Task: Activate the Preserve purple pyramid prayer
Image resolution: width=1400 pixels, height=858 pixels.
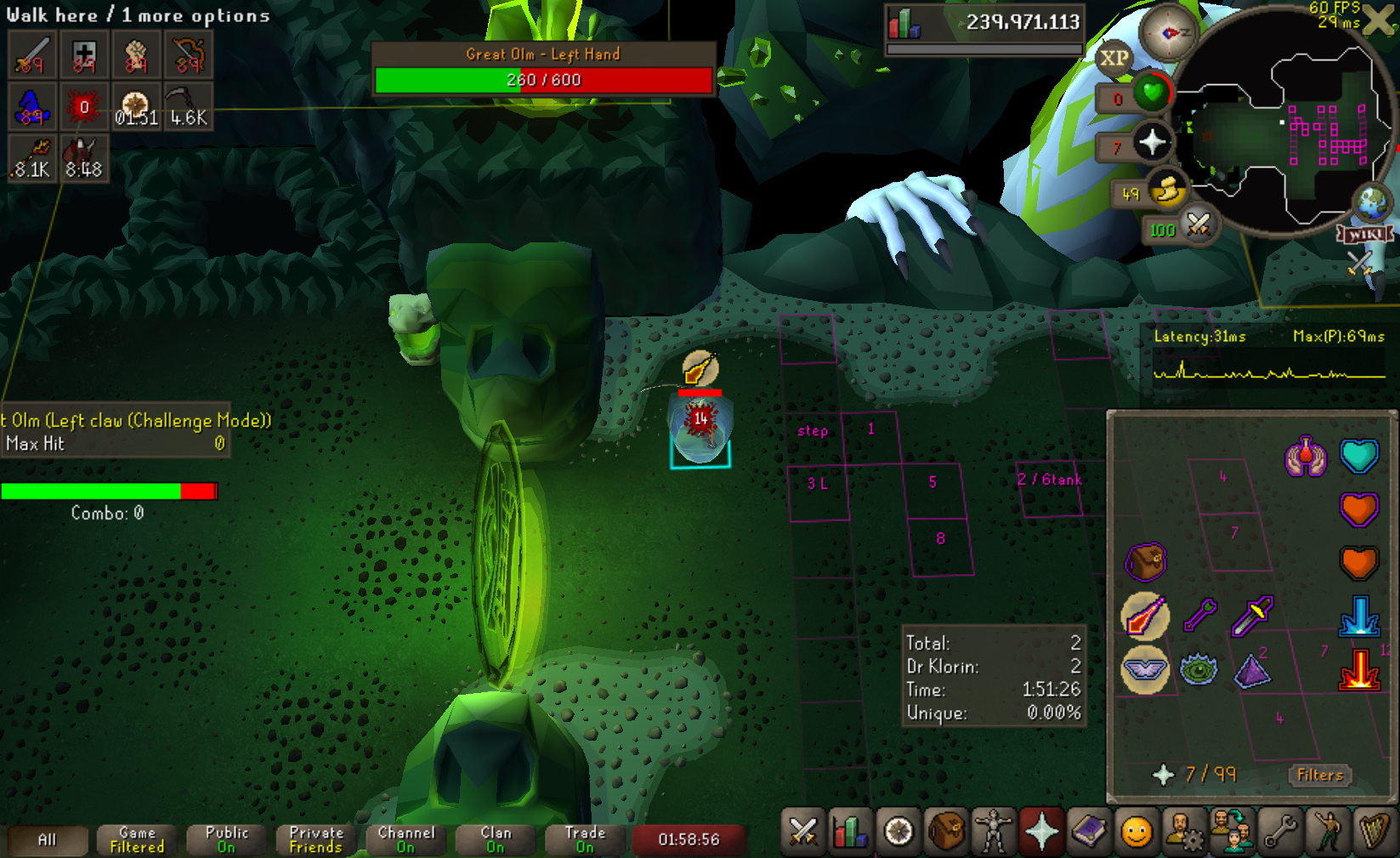Action: tap(1252, 670)
